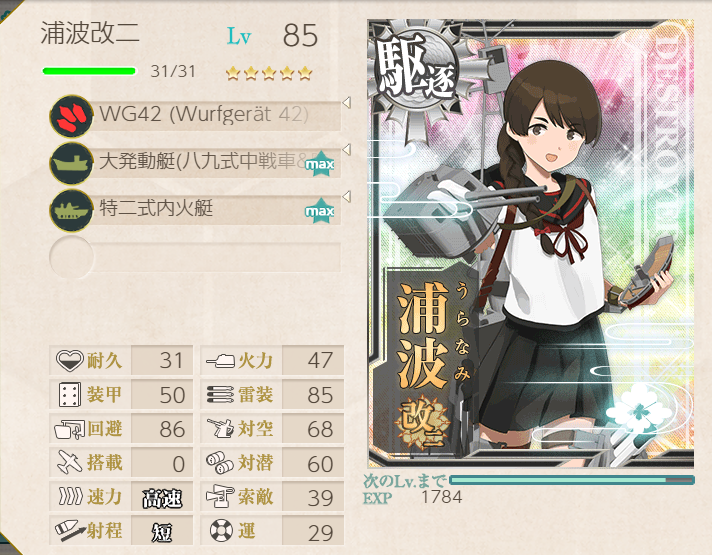Select the WG42 (Wurfgerät 42) equipment slot
This screenshot has width=712, height=555.
click(200, 115)
